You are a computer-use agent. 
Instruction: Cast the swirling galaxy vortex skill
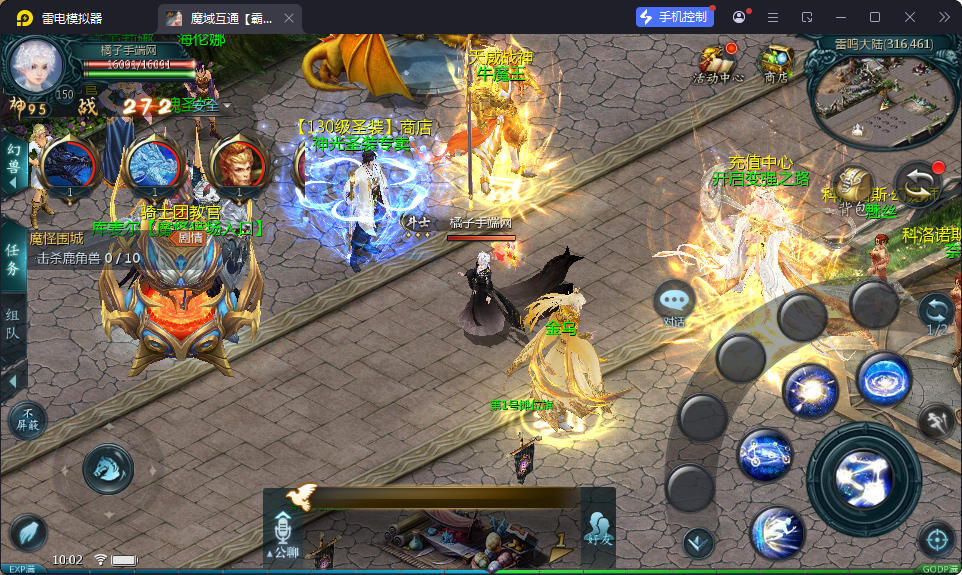pyautogui.click(x=883, y=380)
